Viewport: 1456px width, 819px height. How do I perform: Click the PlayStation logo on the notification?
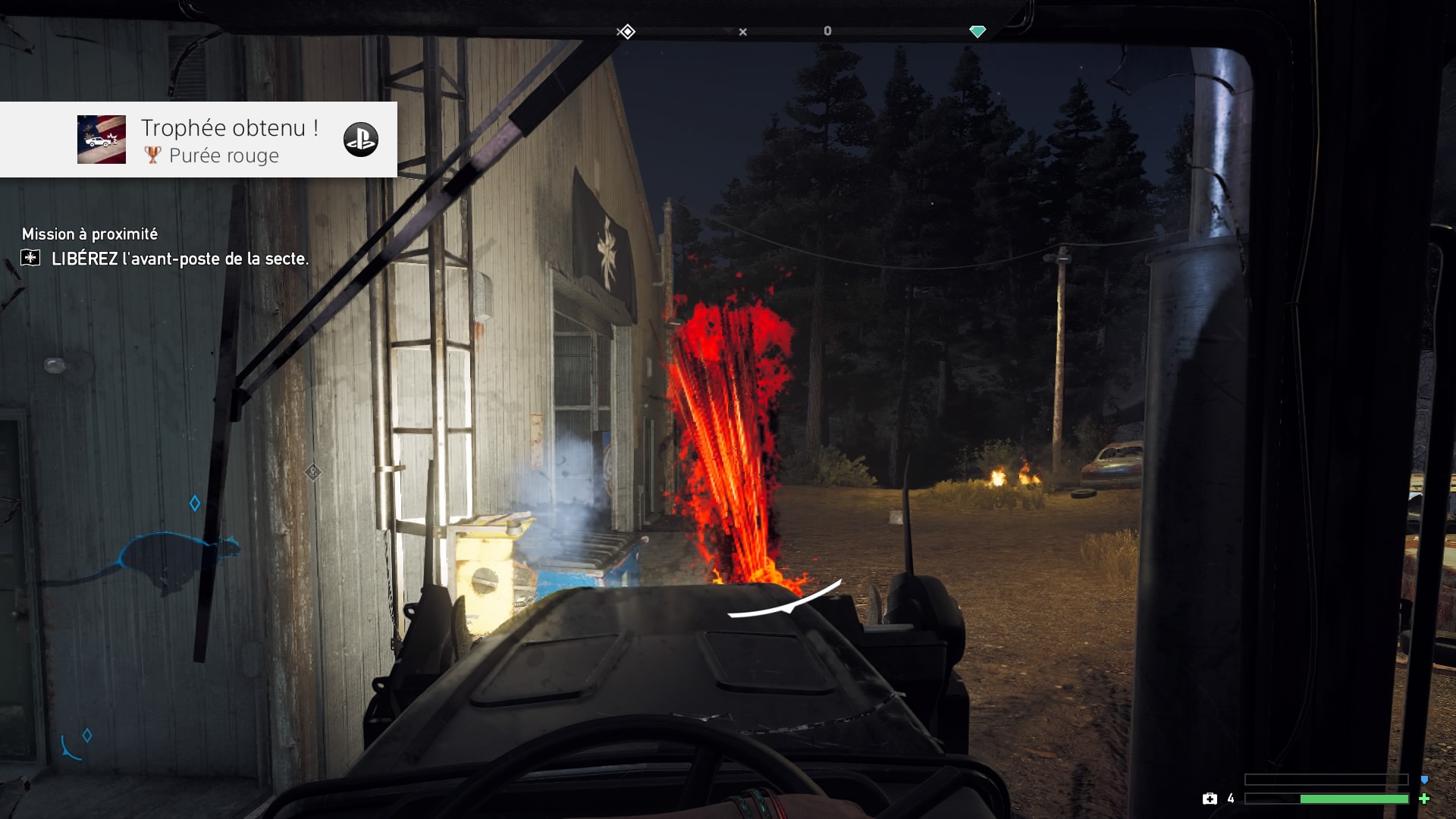(360, 140)
